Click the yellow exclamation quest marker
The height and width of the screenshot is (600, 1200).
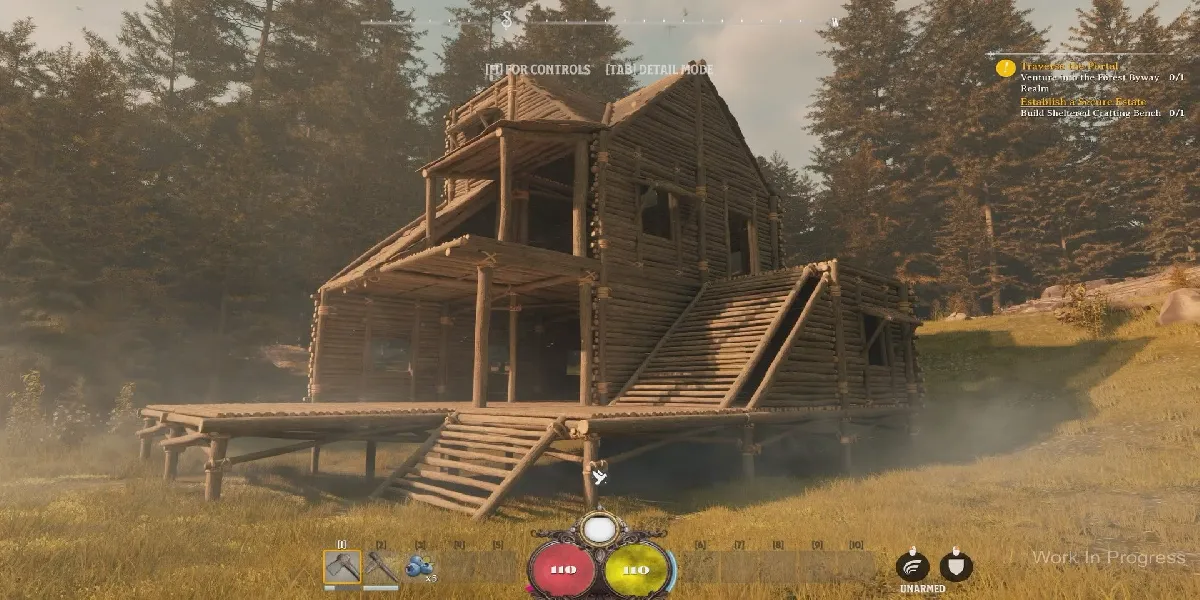click(x=1005, y=68)
